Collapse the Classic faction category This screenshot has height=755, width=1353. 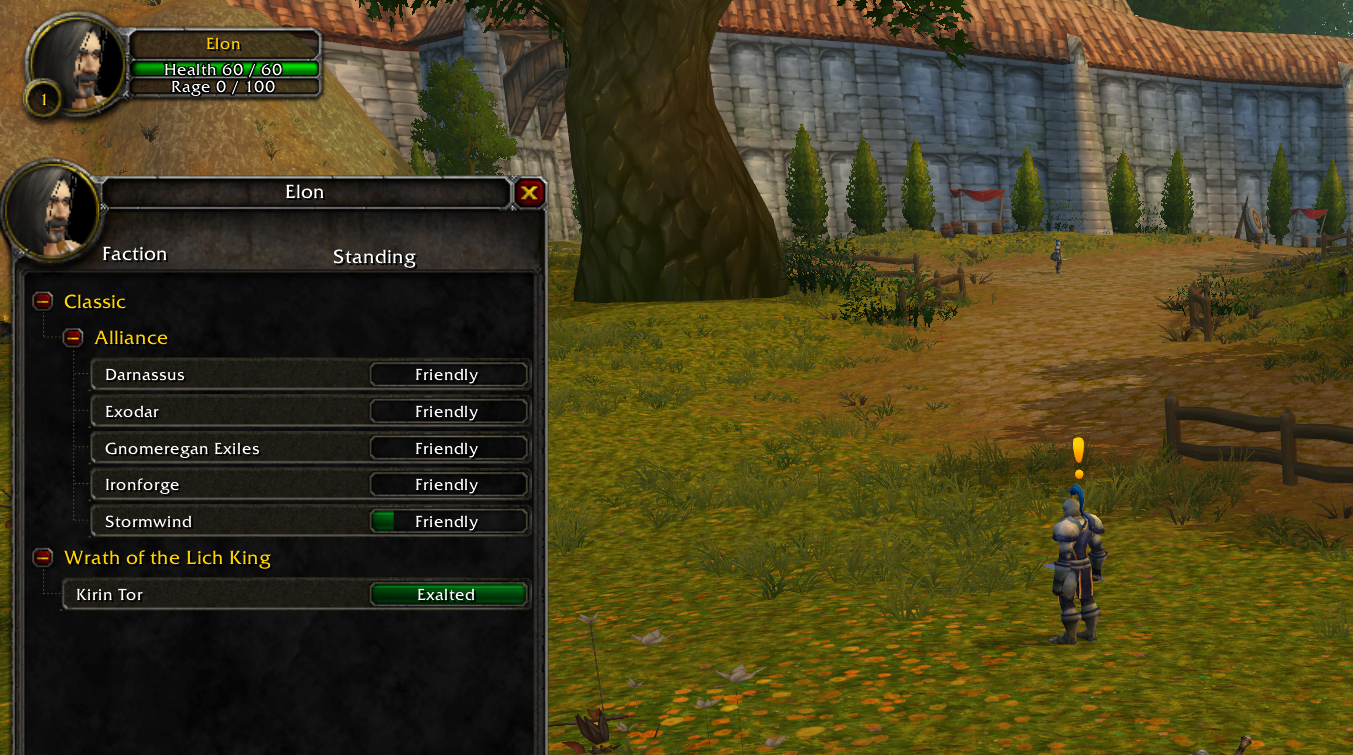42,301
